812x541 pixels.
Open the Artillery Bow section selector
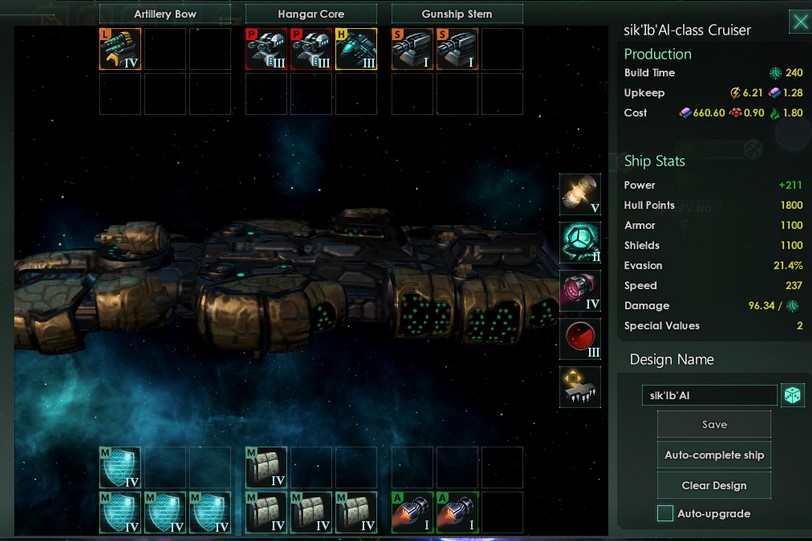tap(165, 14)
